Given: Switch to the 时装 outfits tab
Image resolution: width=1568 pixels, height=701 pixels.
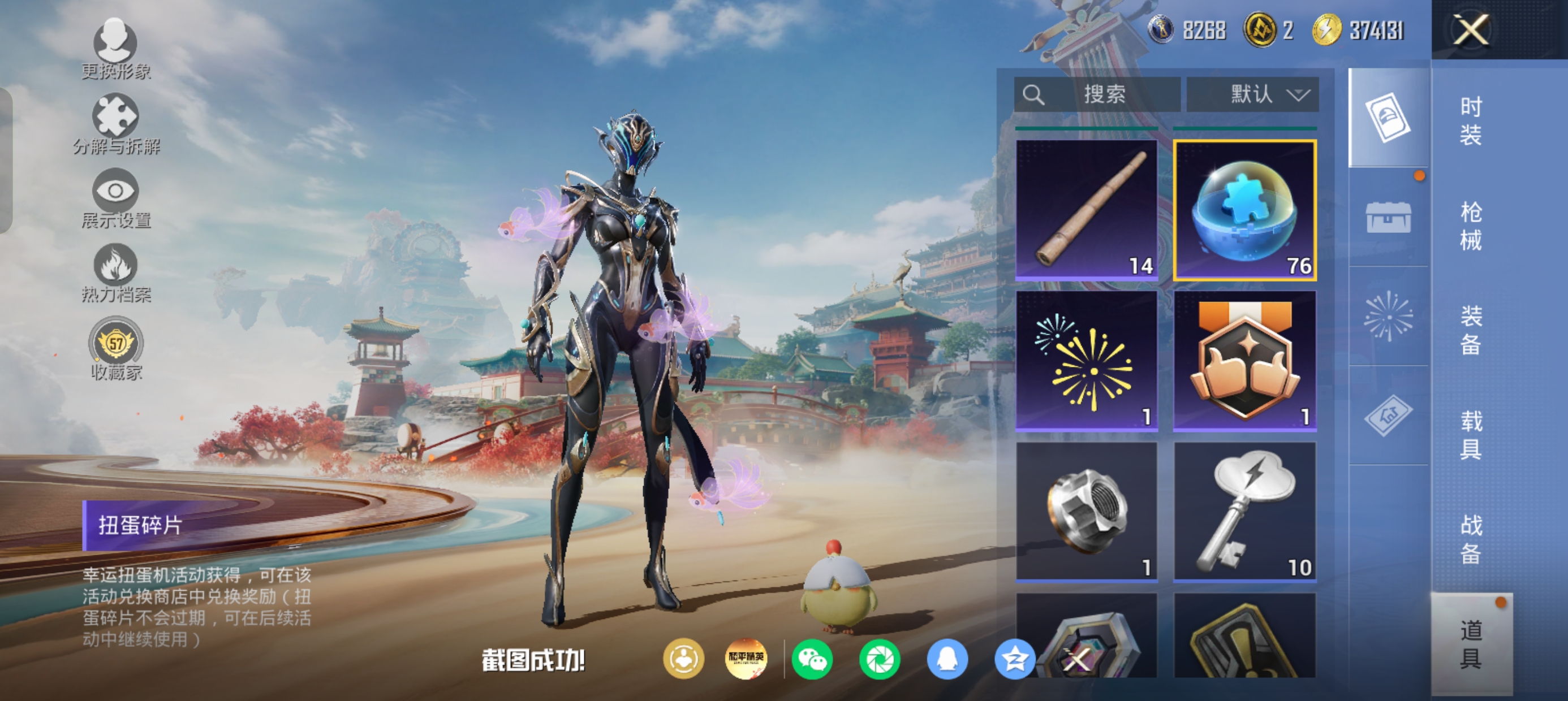Looking at the screenshot, I should 1471,120.
